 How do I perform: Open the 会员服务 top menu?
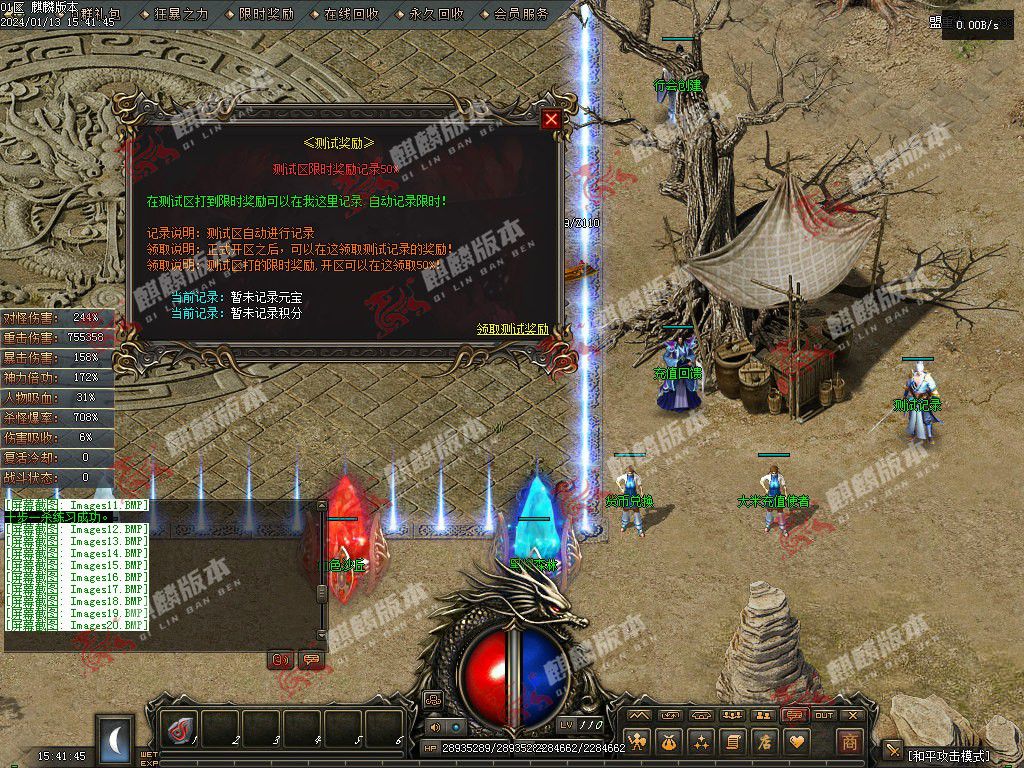coord(521,14)
